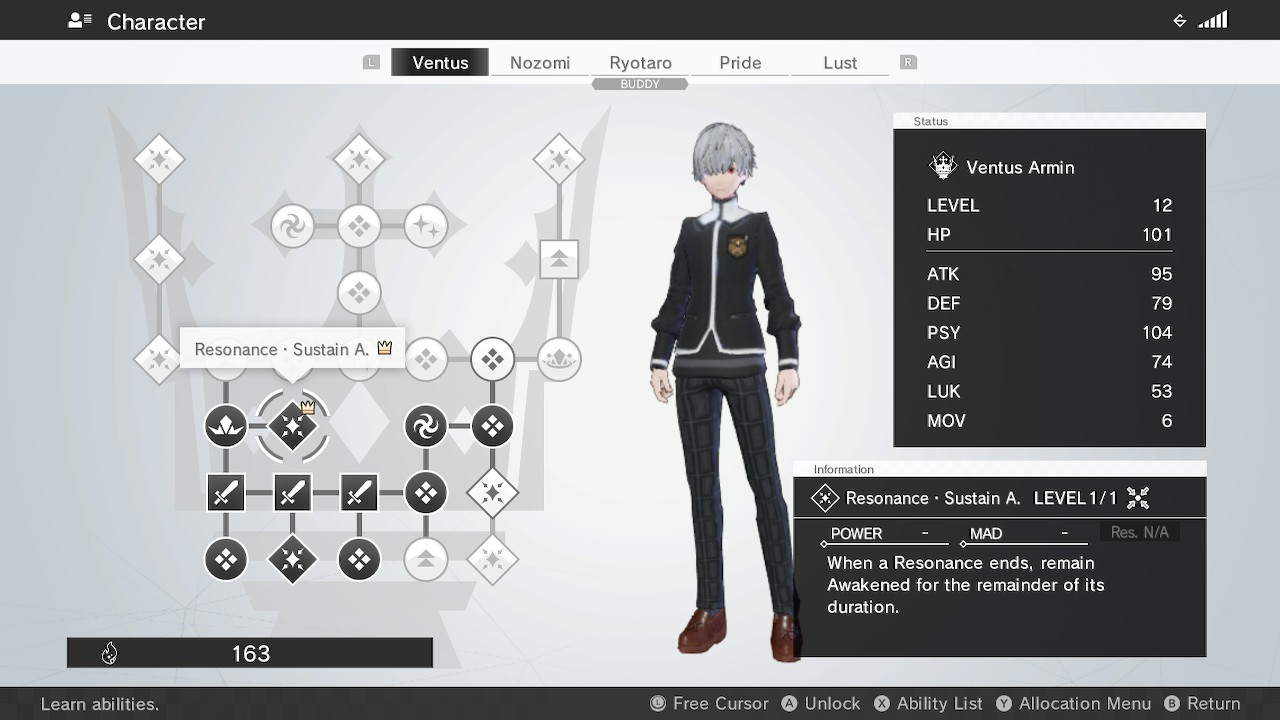Viewport: 1280px width, 720px height.
Task: Pick the round light double-arrow node
Action: click(425, 560)
